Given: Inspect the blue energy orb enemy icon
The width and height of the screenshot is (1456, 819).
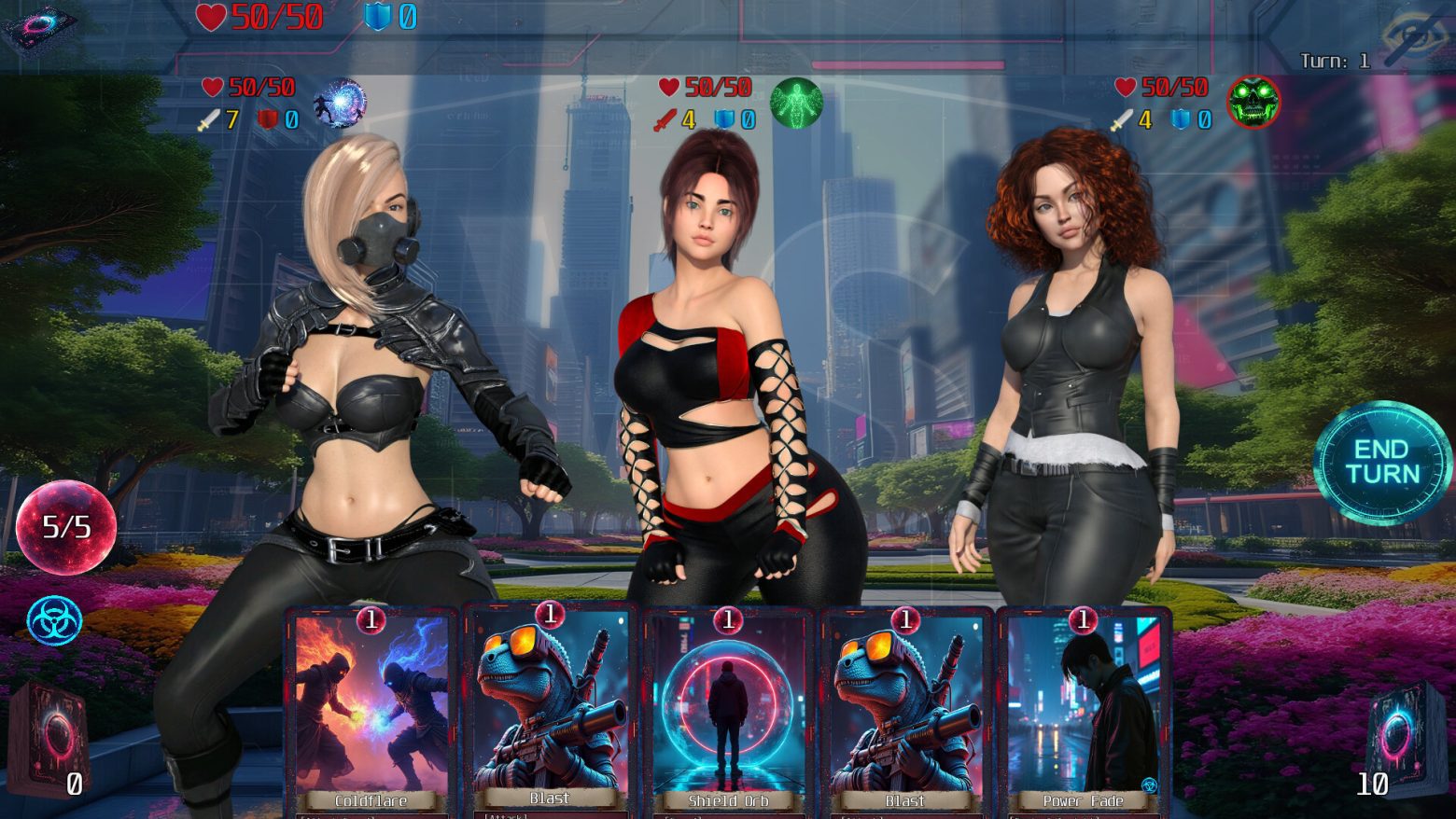Looking at the screenshot, I should [x=339, y=103].
